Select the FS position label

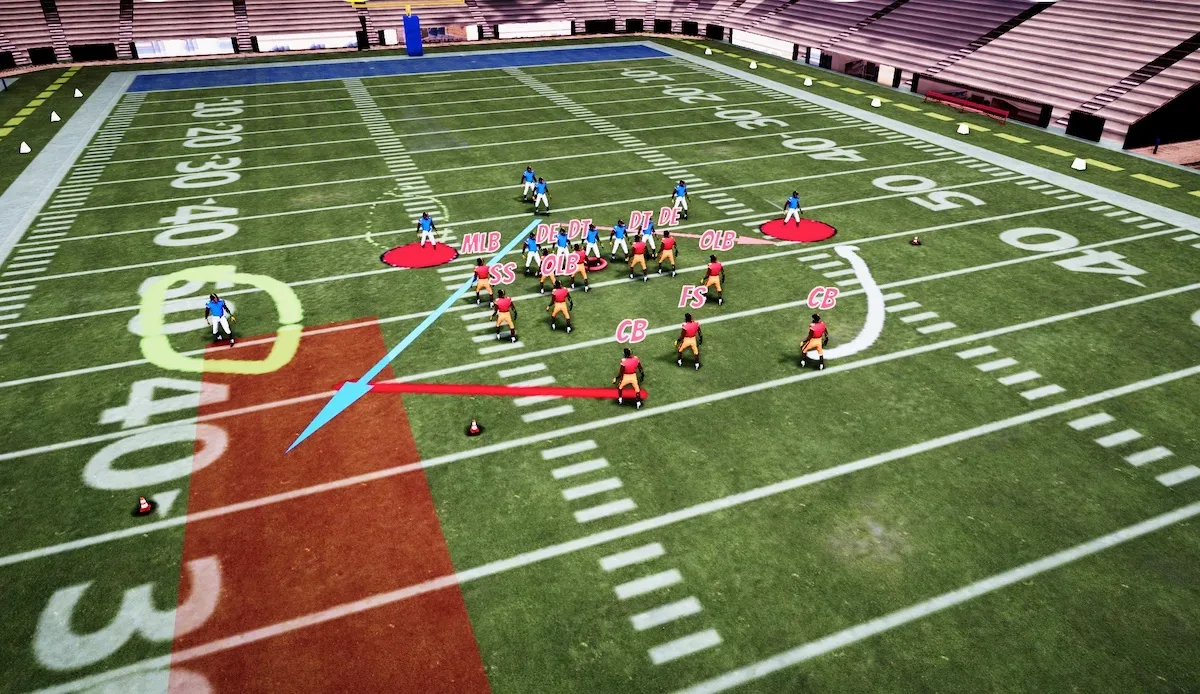click(692, 297)
